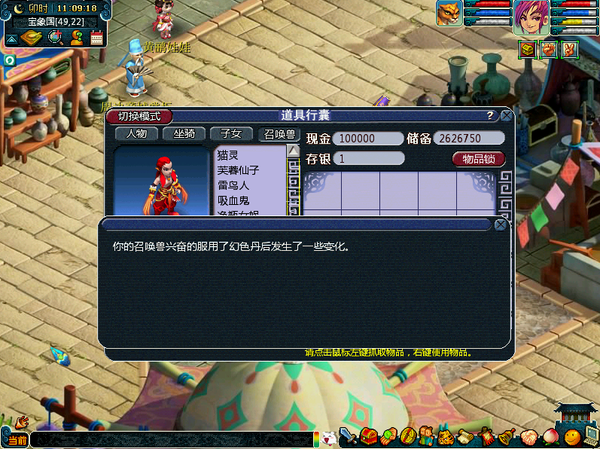
Task: Switch to the 召唤兽 summon tab
Action: [x=280, y=134]
